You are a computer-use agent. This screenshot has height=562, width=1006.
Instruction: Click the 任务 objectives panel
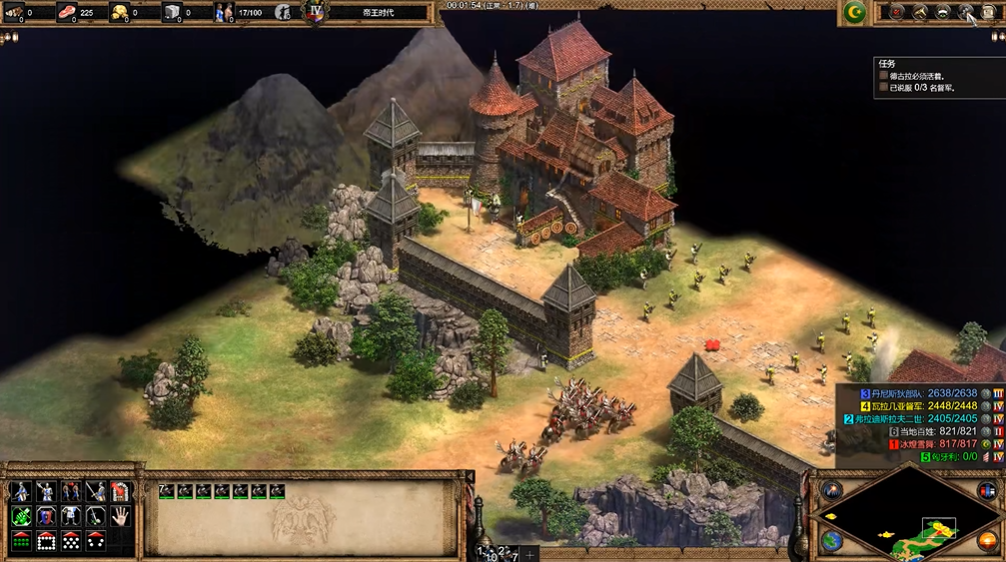tap(937, 76)
